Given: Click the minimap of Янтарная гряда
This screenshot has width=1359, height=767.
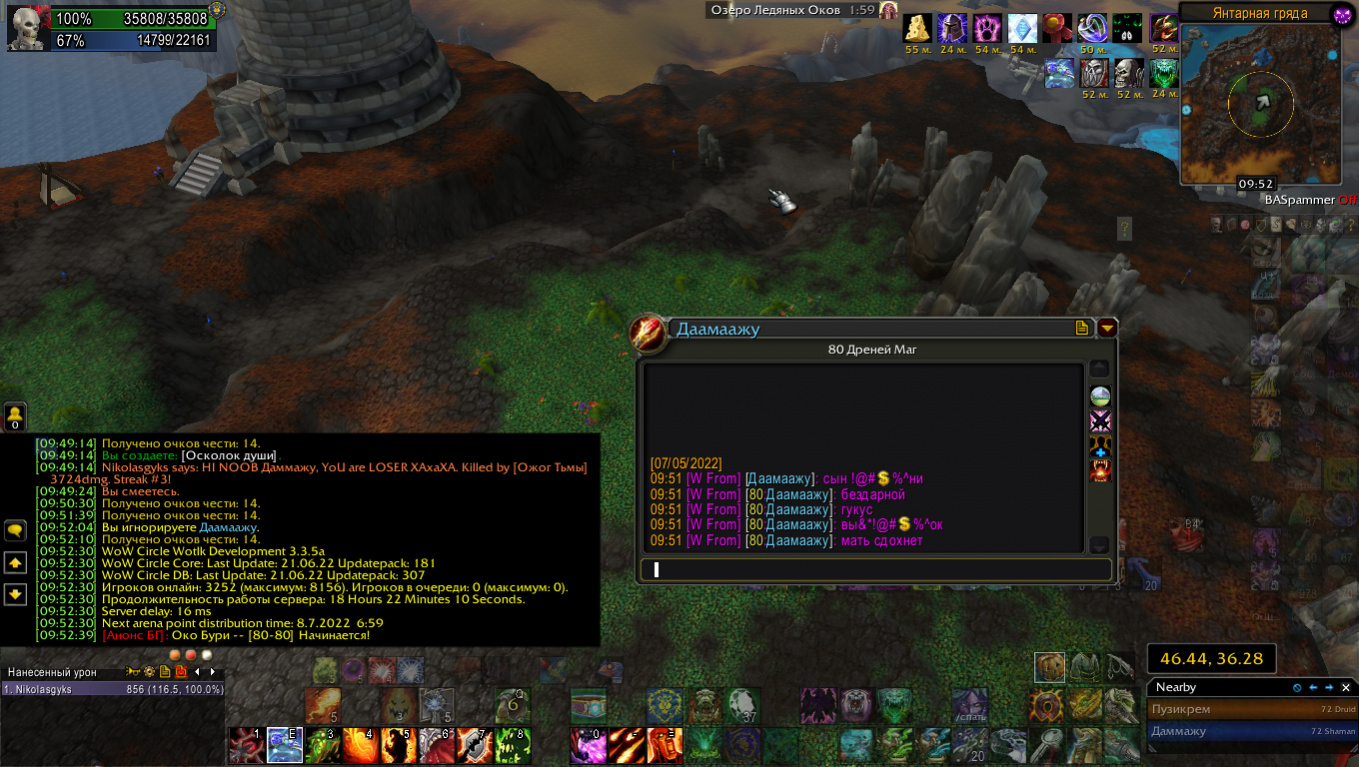Looking at the screenshot, I should pyautogui.click(x=1260, y=104).
